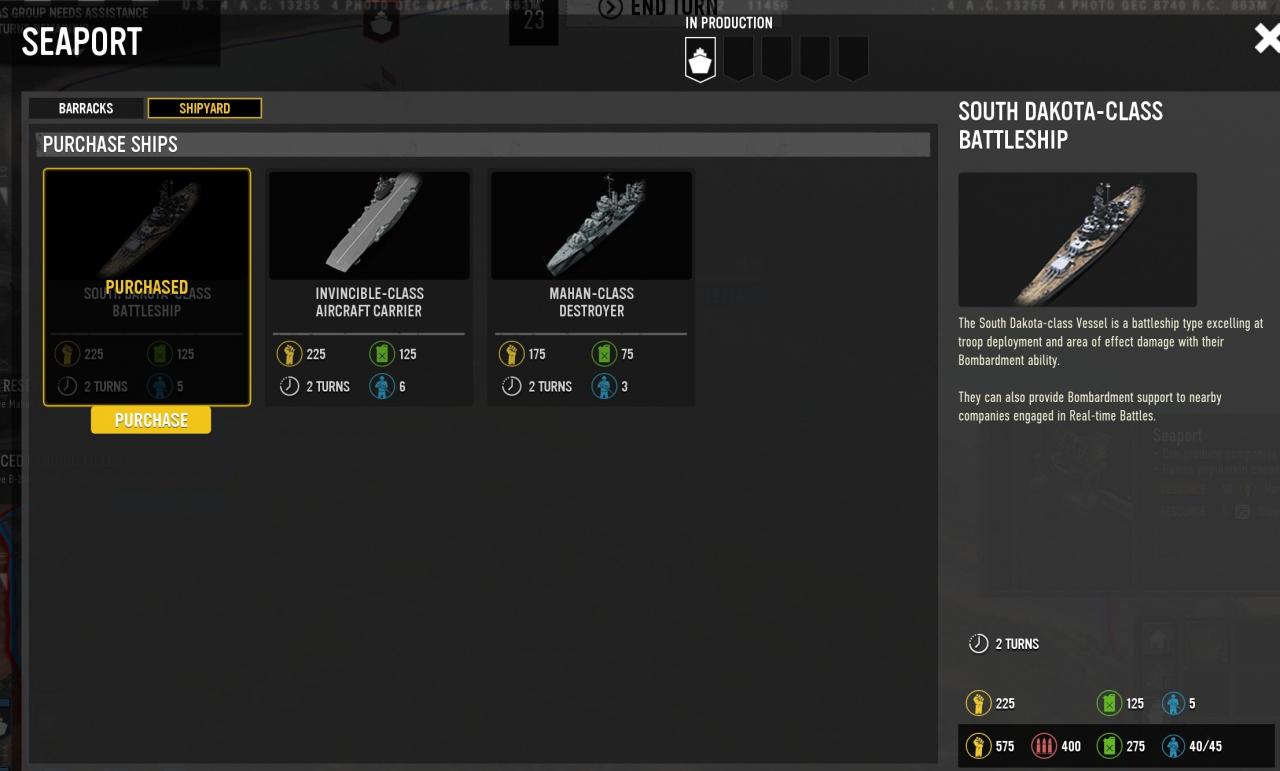
Task: Select the South Dakota-class Battleship card
Action: coord(147,287)
